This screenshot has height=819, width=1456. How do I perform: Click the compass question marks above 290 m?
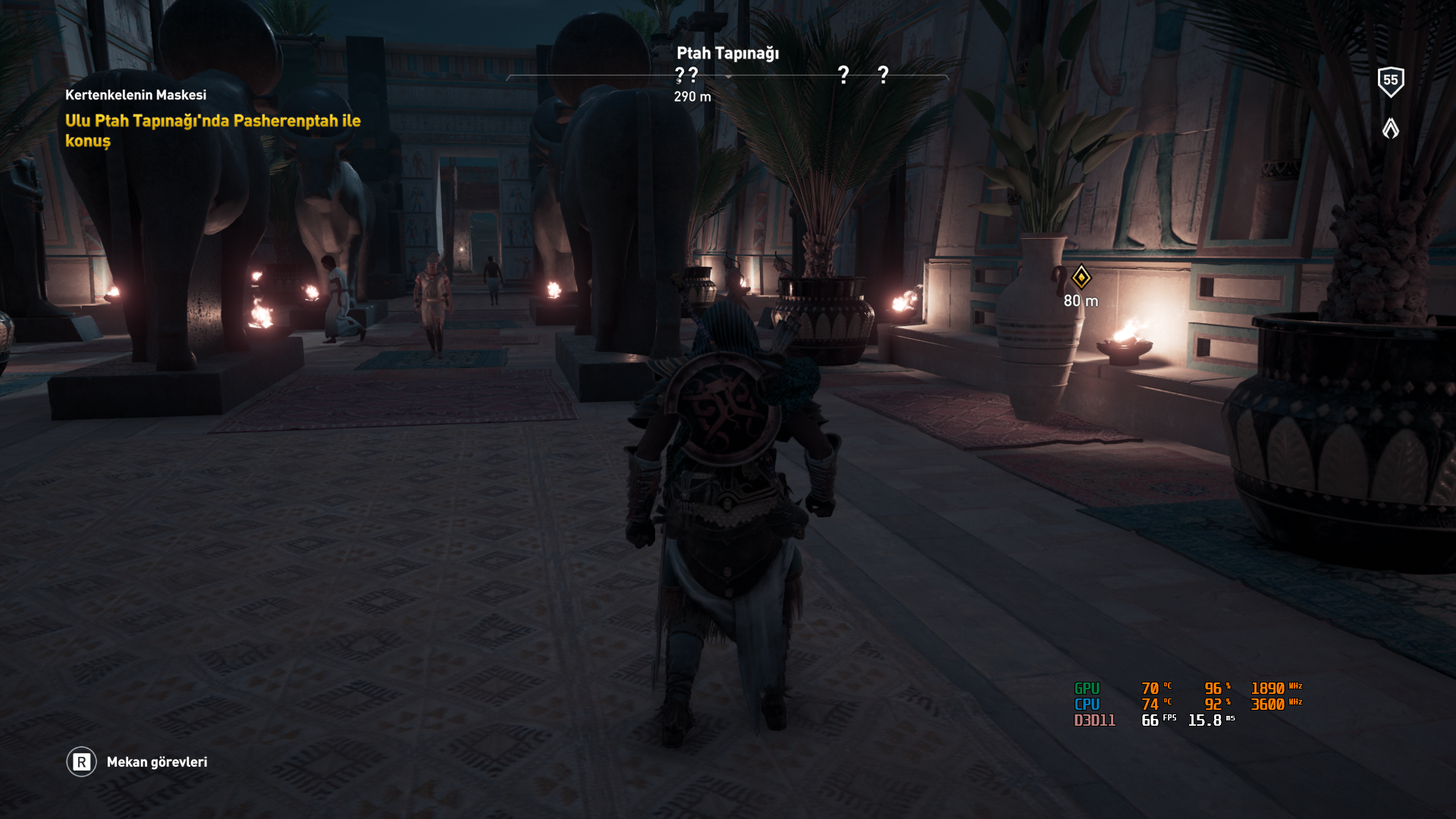click(x=686, y=75)
